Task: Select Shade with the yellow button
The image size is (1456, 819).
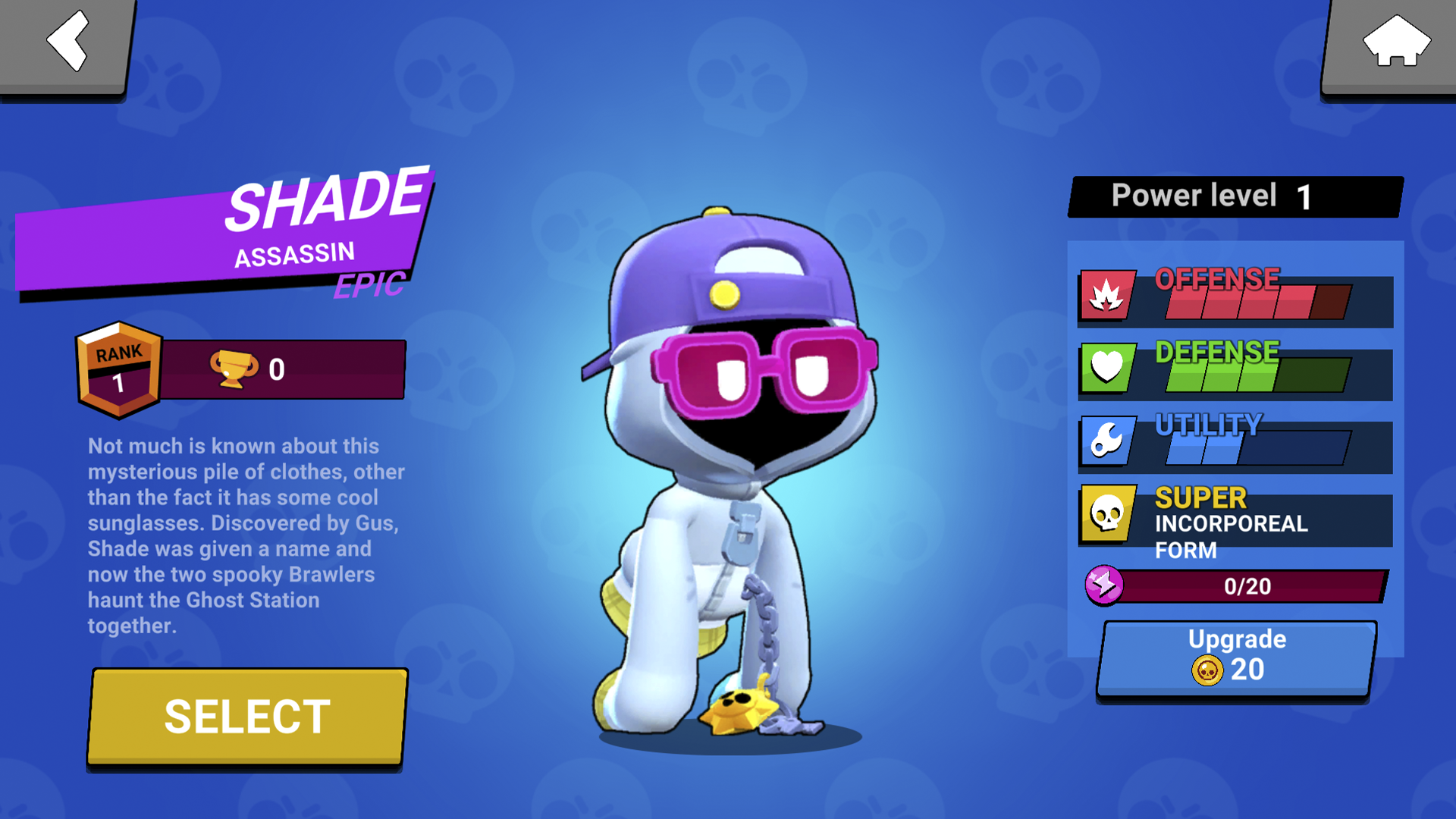Action: coord(247,717)
